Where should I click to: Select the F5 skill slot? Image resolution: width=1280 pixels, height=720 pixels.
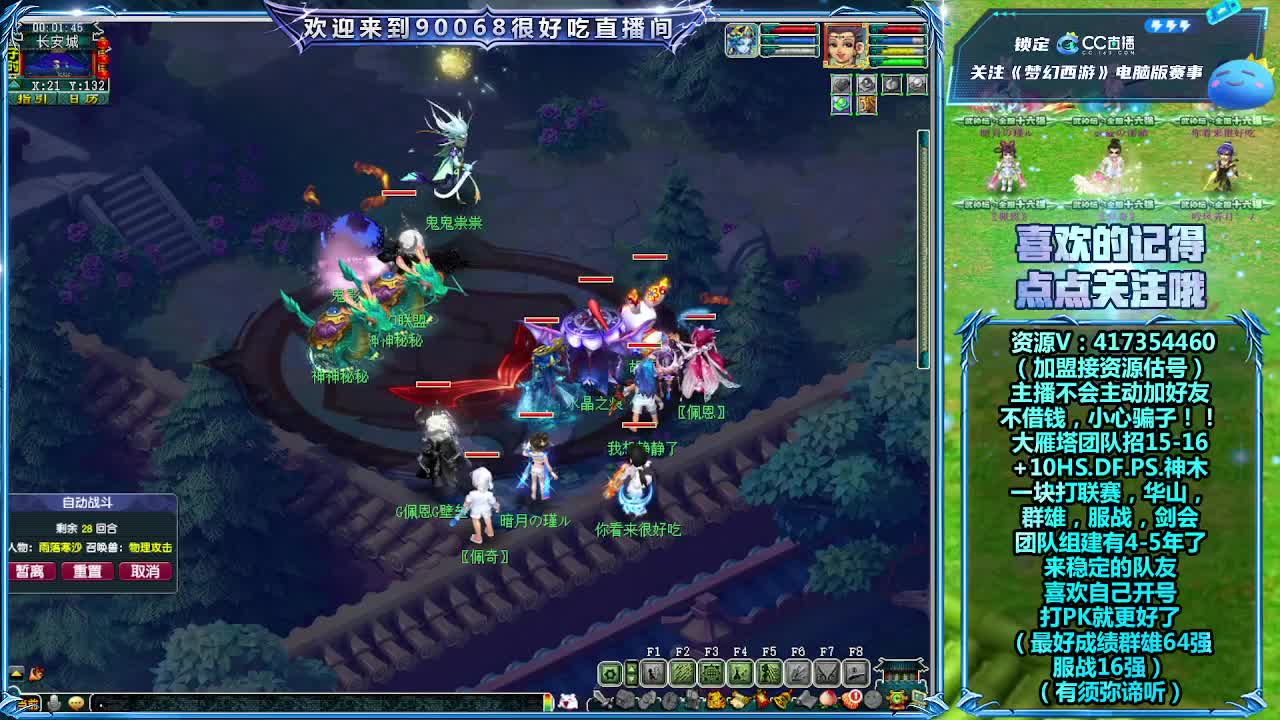769,671
